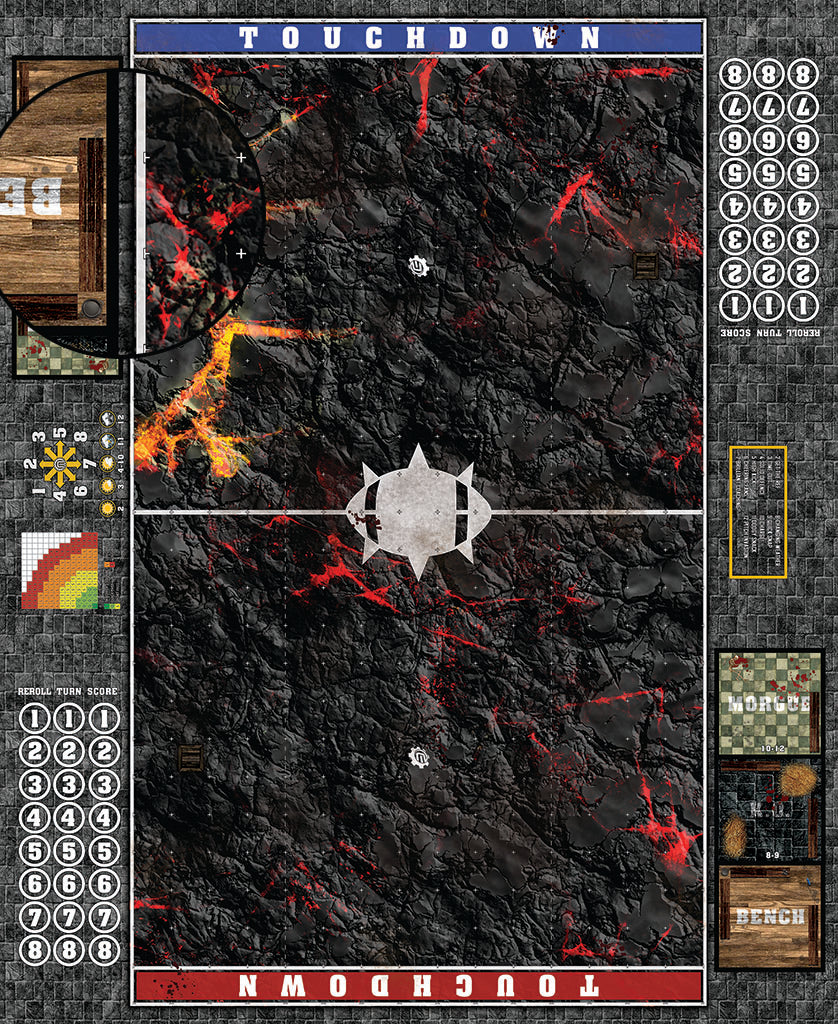Screen dimensions: 838x1024
Task: Select the upright wooden Bench box
Action: click(769, 917)
